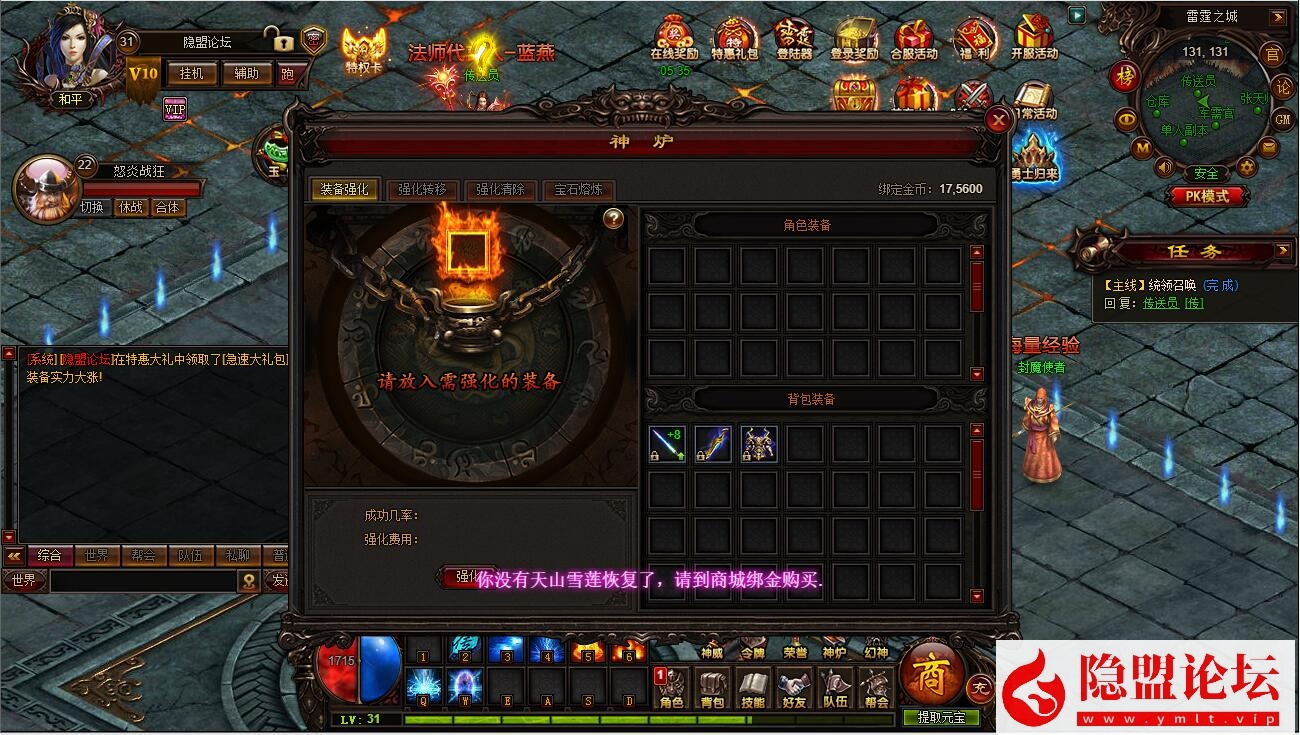Switch to the 宝石熔炼 gem smelting tab
The image size is (1300, 735).
(x=578, y=190)
